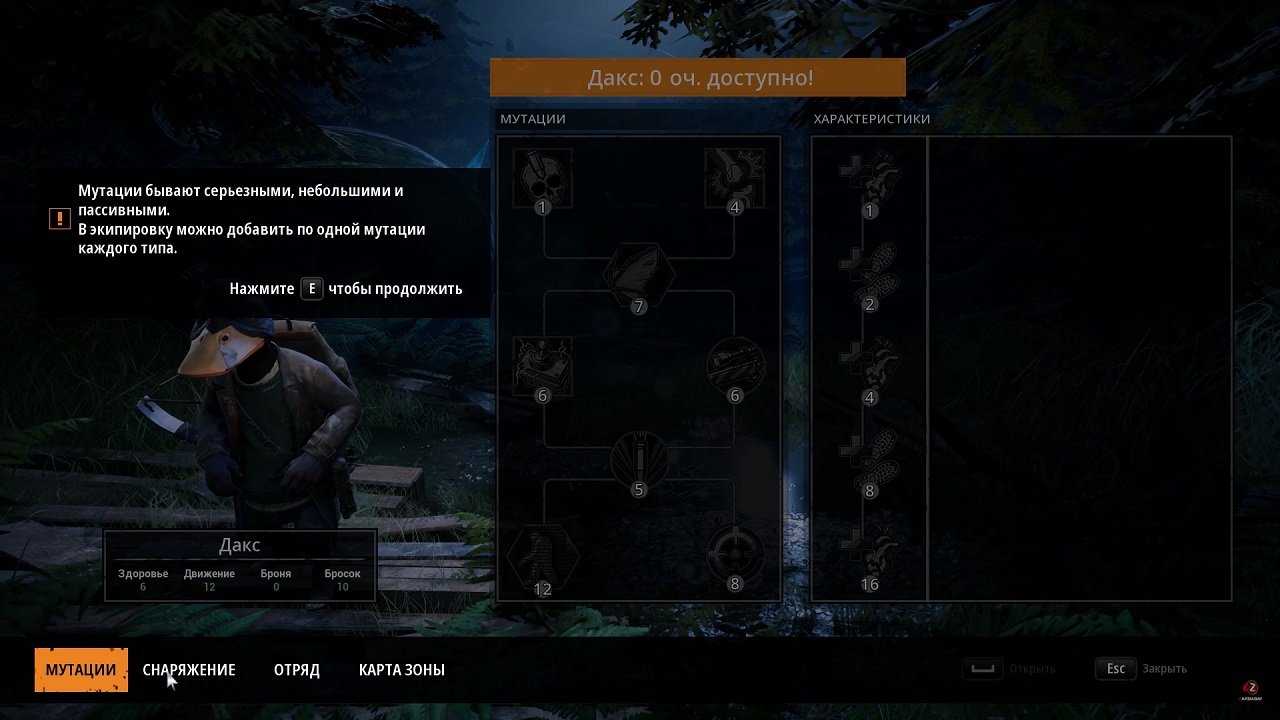This screenshot has height=720, width=1280.
Task: Open the Снаряжение tab
Action: 189,670
